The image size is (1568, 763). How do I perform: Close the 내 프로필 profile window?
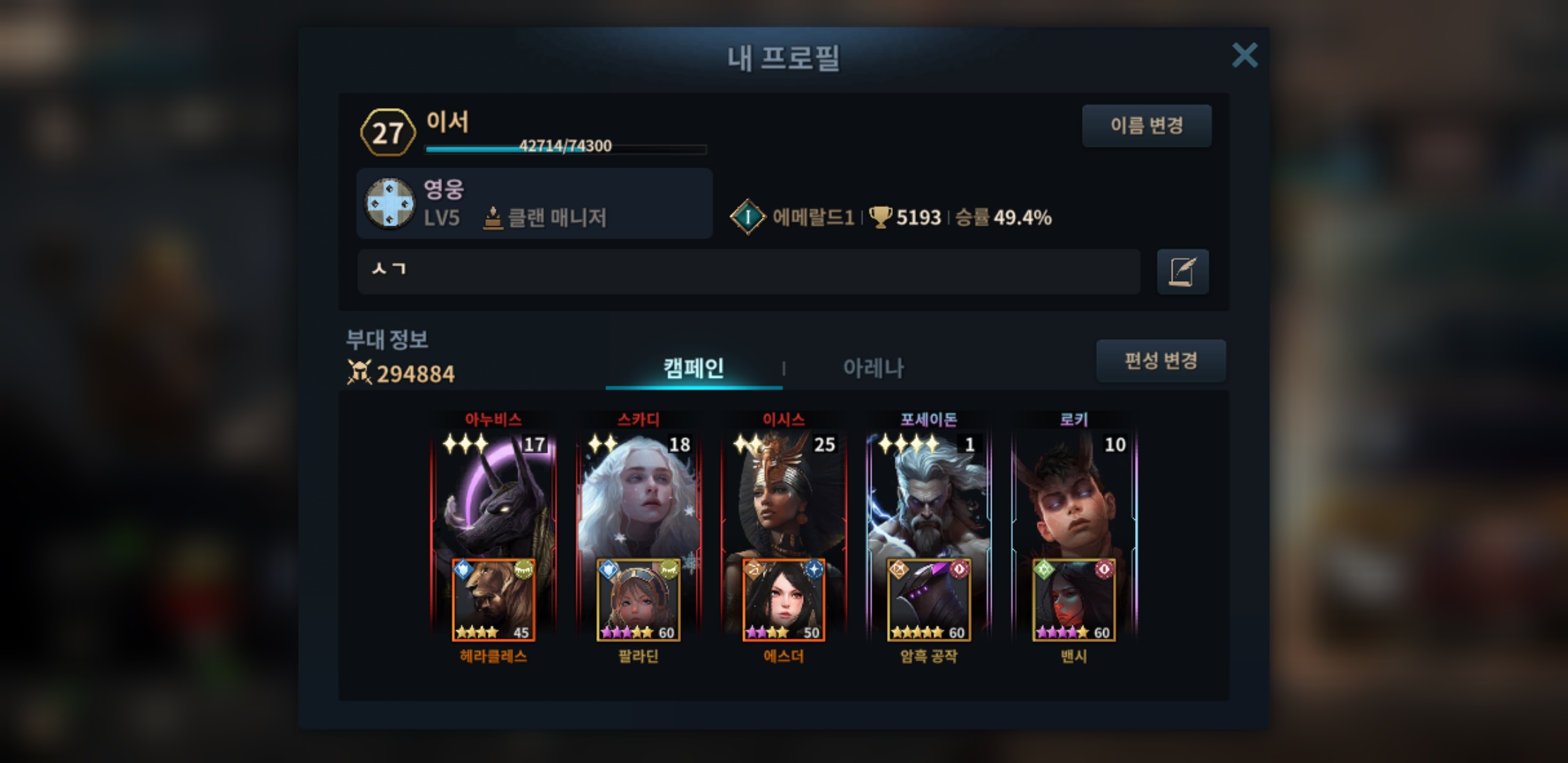coord(1245,55)
